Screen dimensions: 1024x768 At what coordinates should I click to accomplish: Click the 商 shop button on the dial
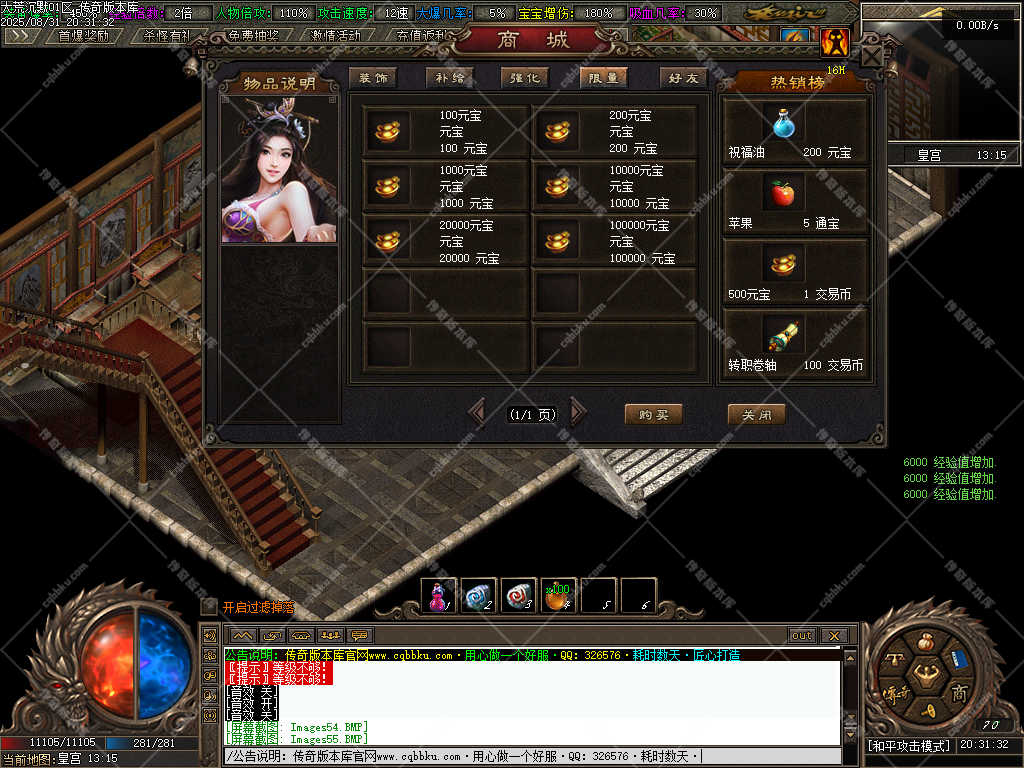[x=957, y=693]
